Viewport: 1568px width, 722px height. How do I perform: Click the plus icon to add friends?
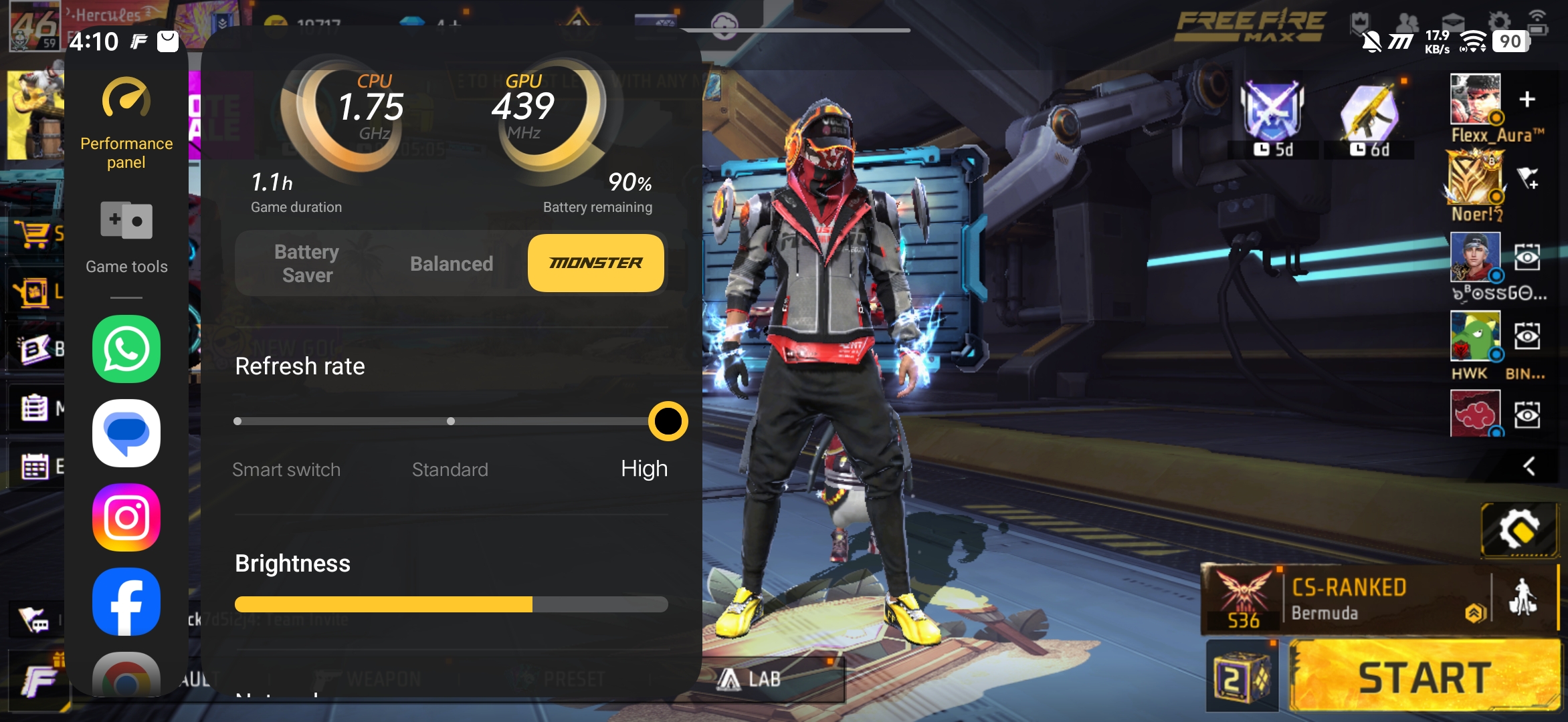[1527, 100]
